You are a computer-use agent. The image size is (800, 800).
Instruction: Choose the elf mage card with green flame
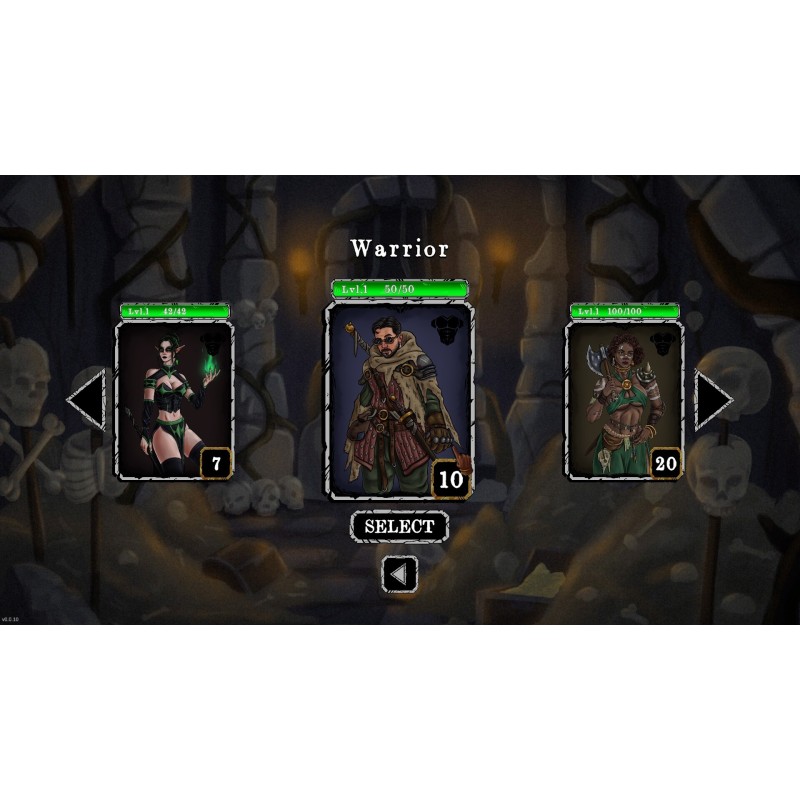tap(175, 400)
